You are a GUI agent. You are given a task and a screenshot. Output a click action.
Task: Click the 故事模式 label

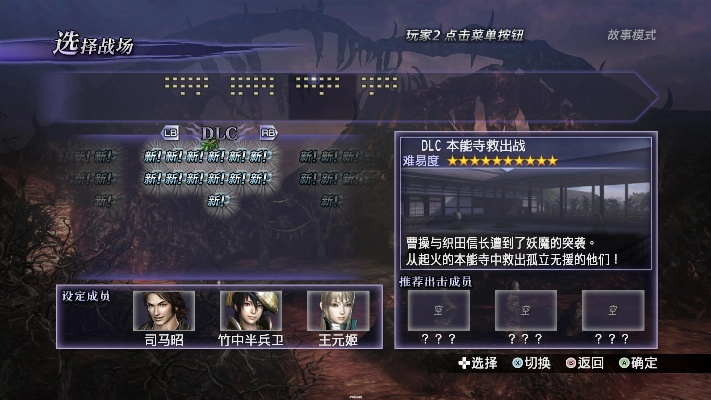631,35
